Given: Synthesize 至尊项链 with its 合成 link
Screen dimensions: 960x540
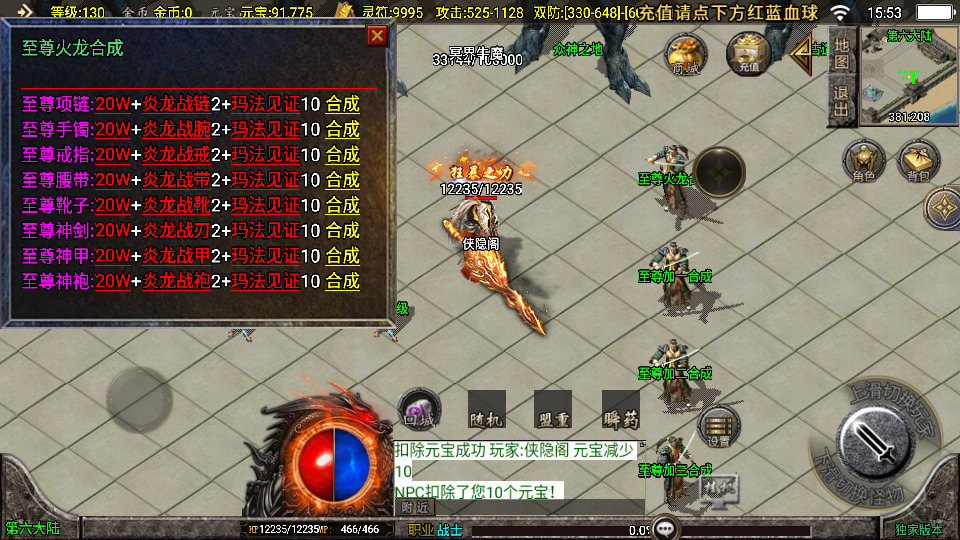Looking at the screenshot, I should 343,104.
